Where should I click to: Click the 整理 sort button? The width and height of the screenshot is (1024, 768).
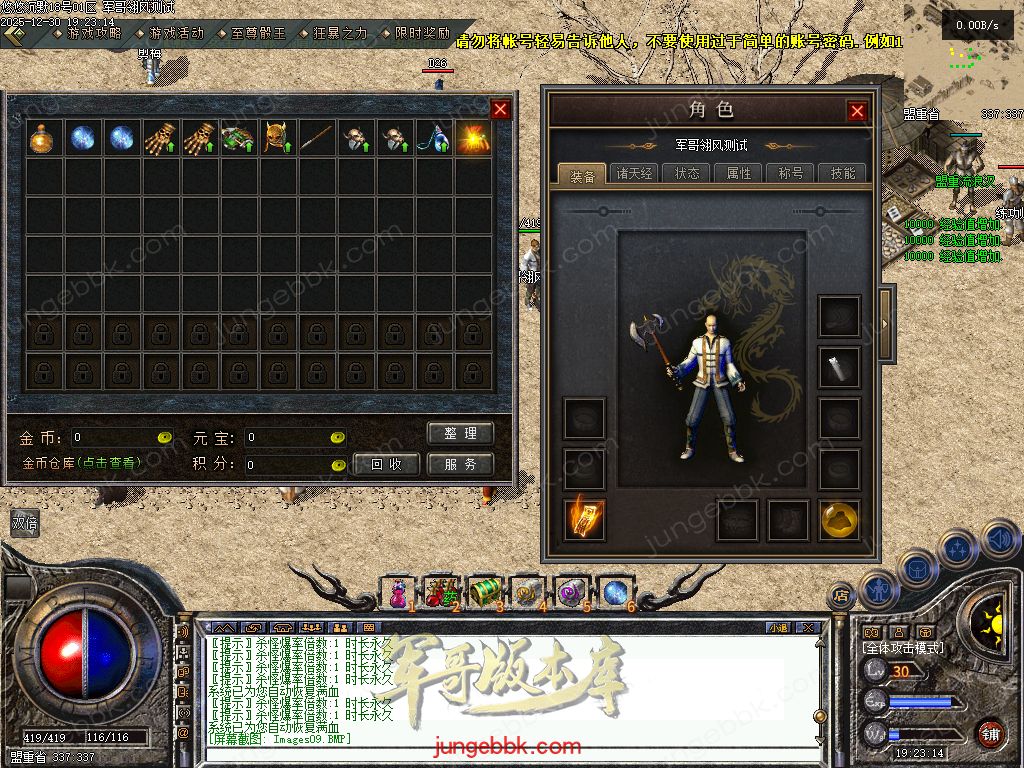pyautogui.click(x=460, y=433)
